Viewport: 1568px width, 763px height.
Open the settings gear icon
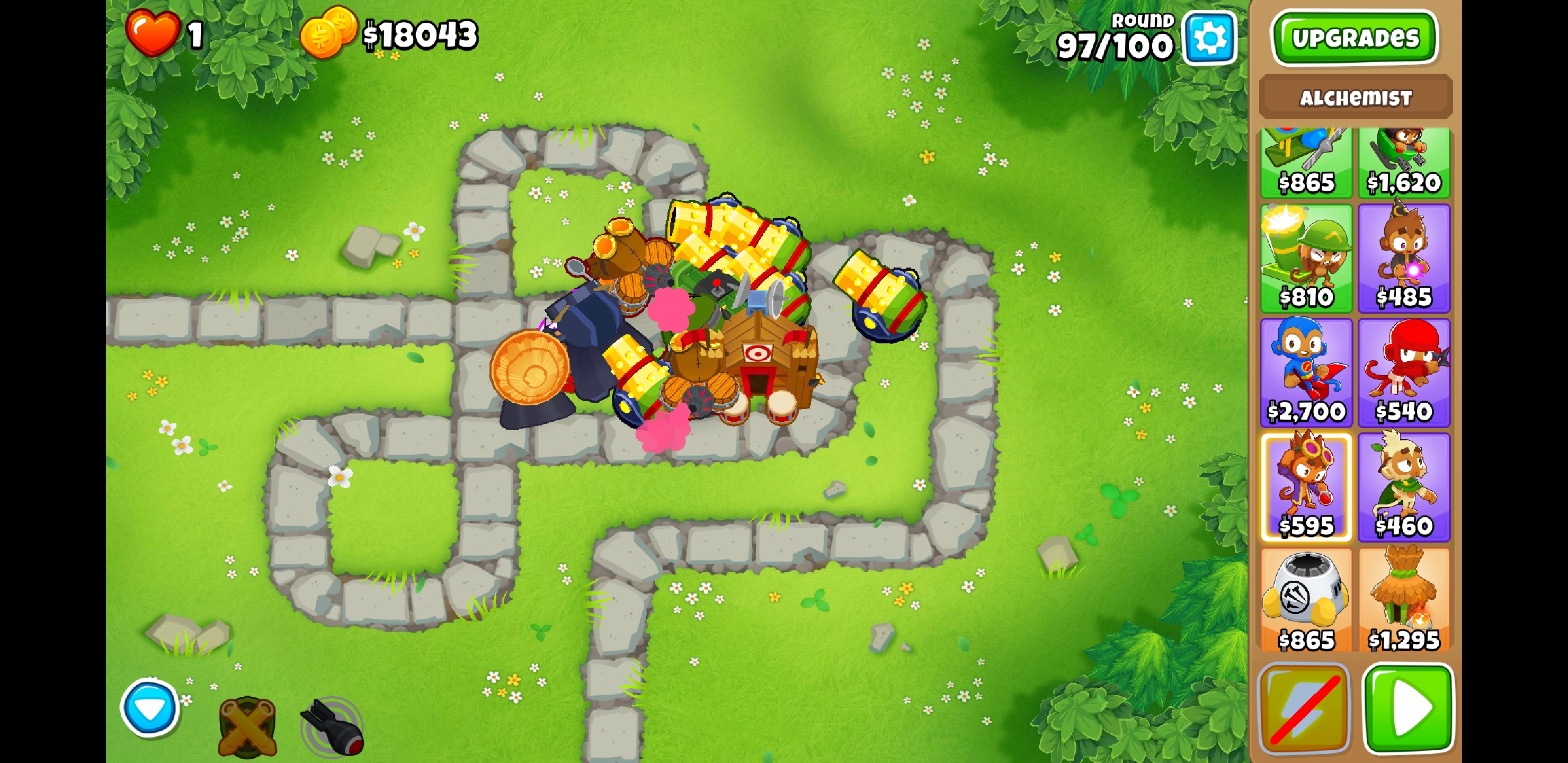coord(1209,38)
